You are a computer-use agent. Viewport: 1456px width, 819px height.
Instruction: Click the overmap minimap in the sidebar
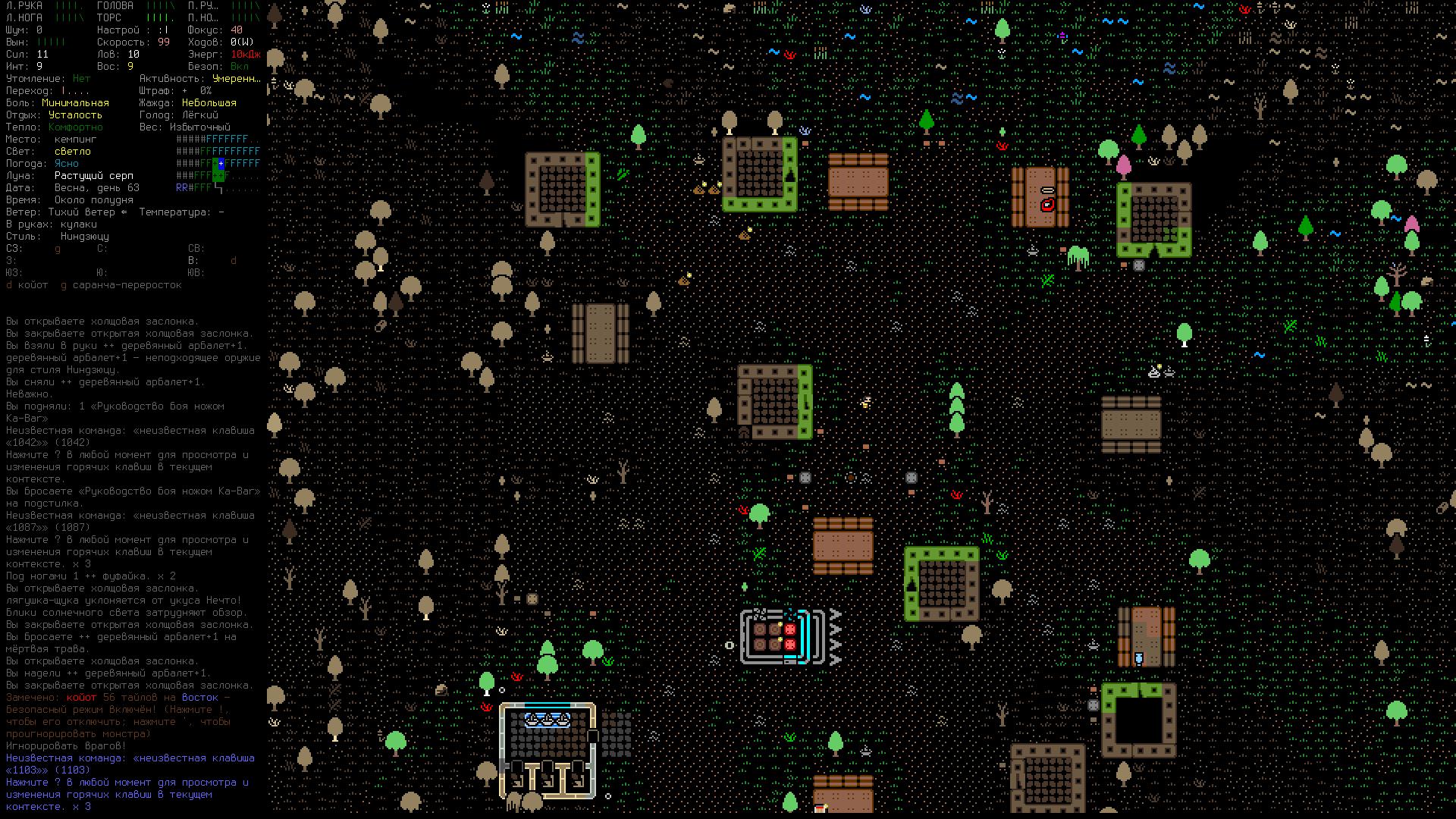tap(218, 163)
